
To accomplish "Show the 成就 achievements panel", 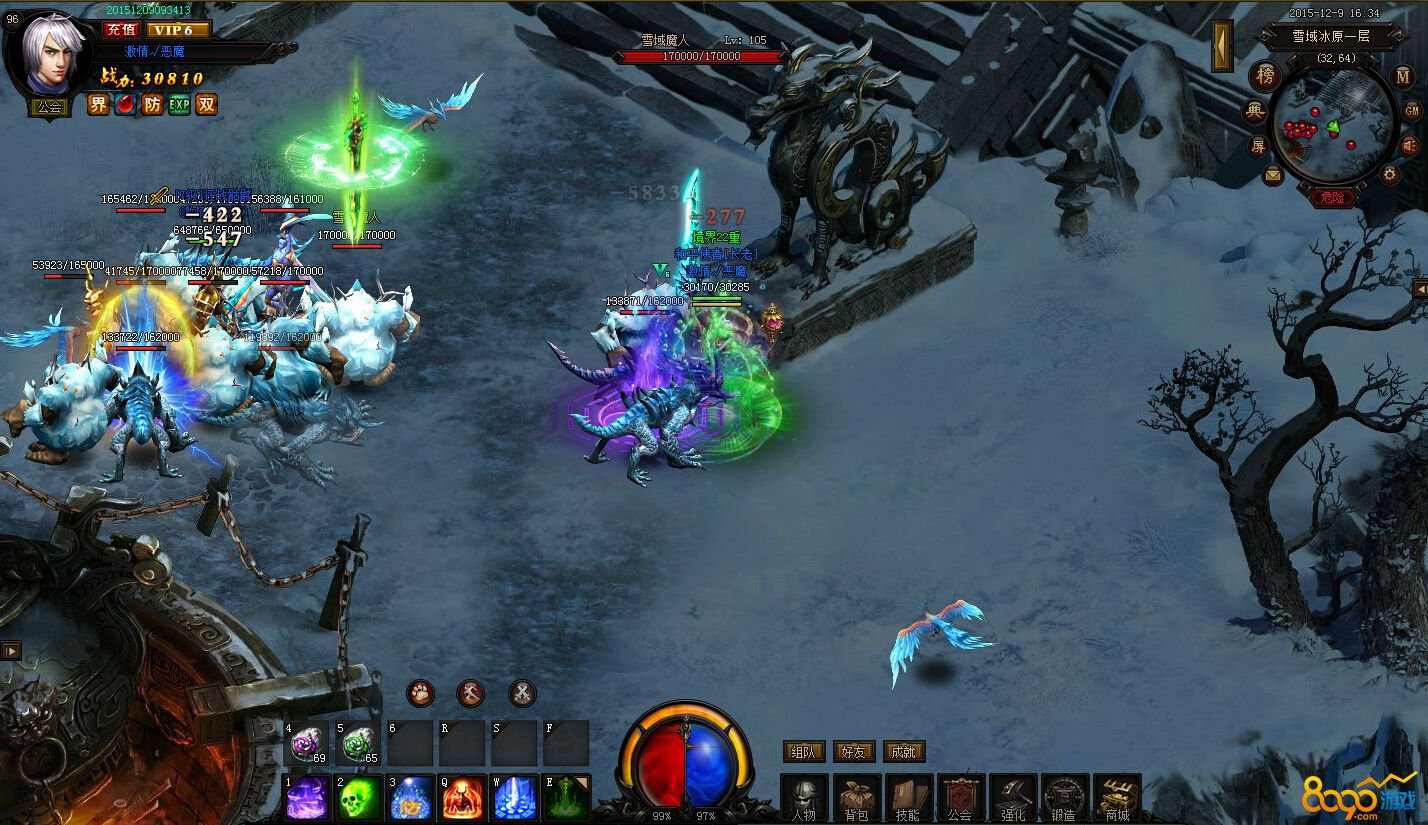I will tap(904, 752).
